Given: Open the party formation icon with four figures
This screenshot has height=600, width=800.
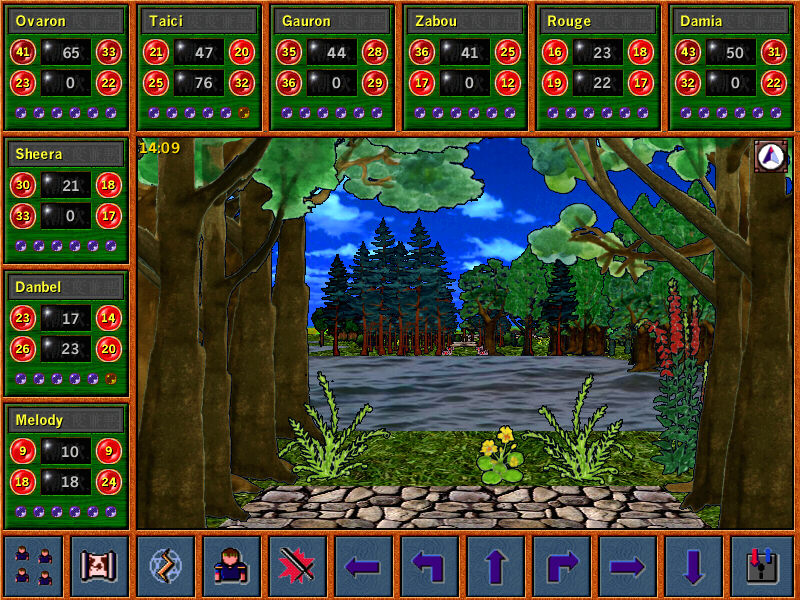Looking at the screenshot, I should pyautogui.click(x=33, y=566).
